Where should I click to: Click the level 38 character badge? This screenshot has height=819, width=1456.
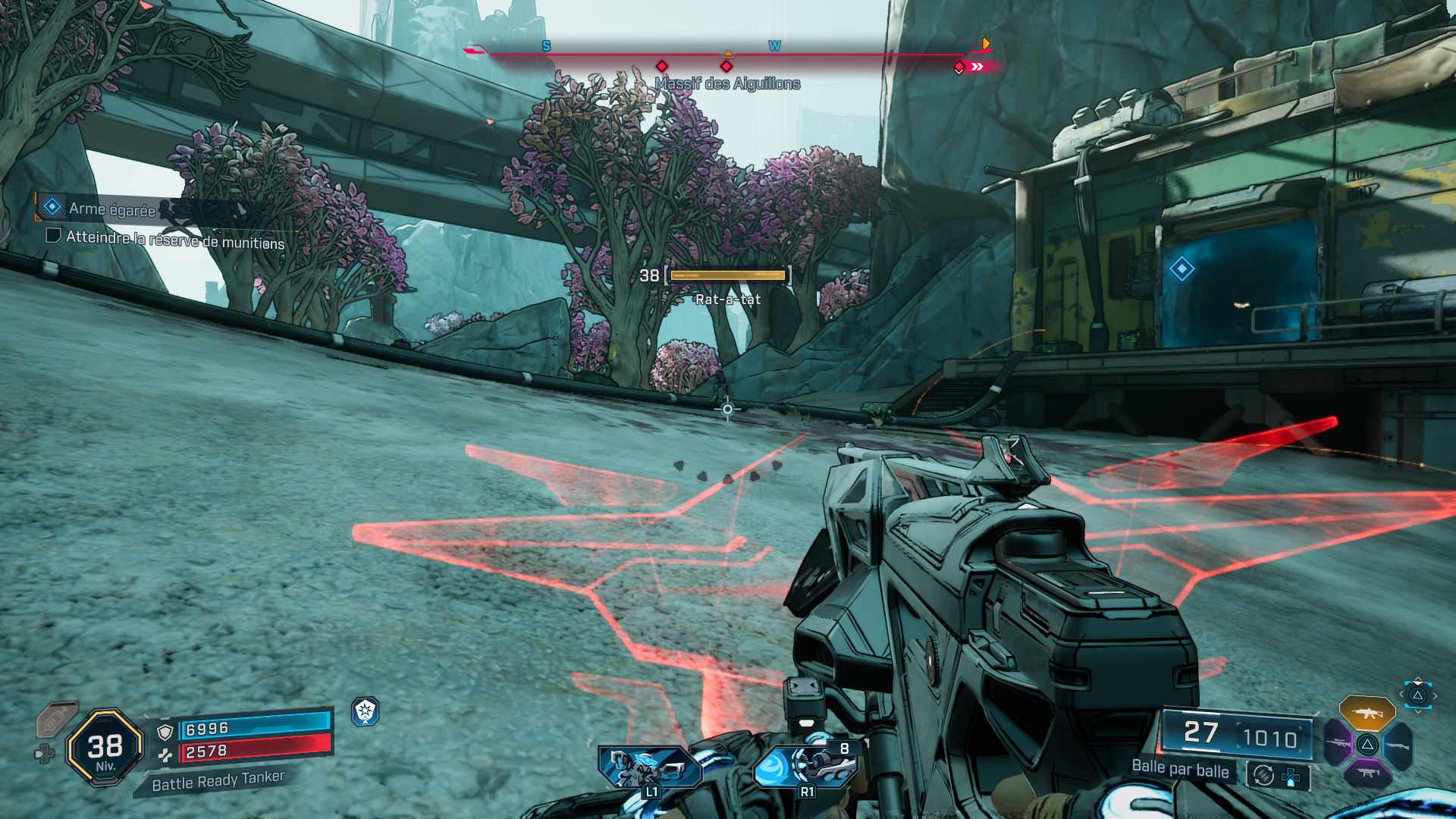[105, 748]
